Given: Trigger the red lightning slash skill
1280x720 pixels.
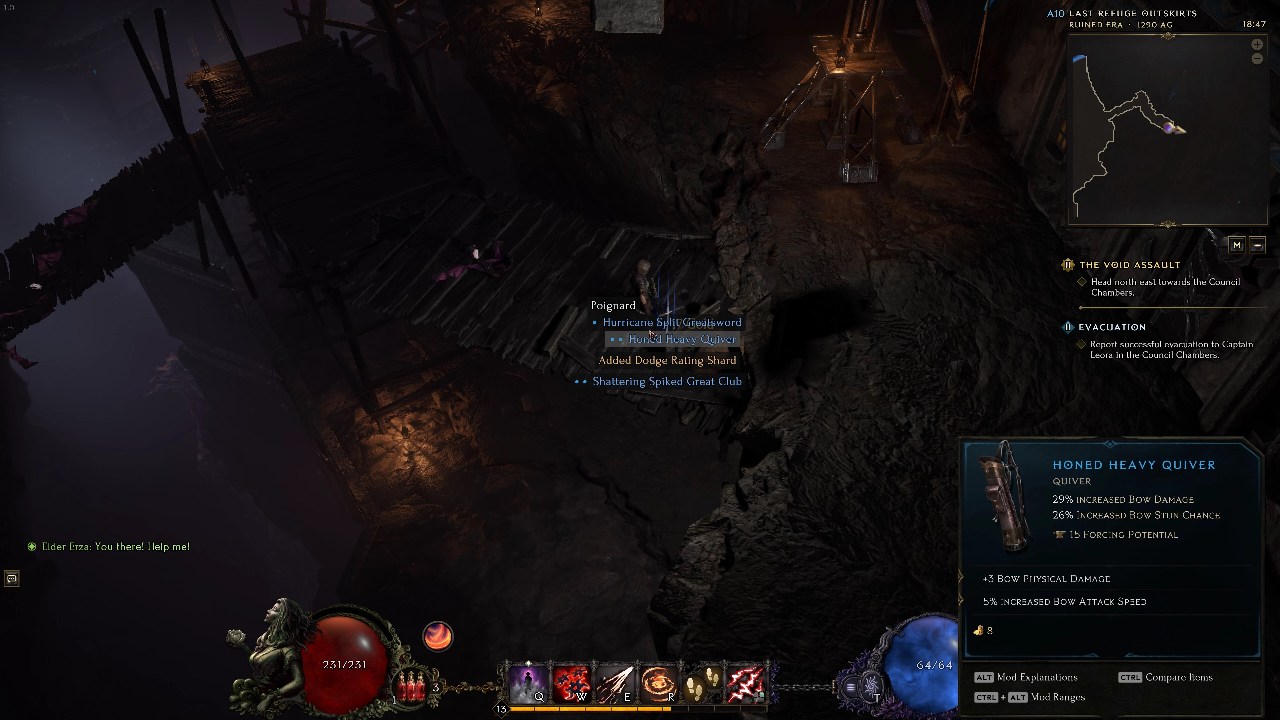Looking at the screenshot, I should coord(746,685).
